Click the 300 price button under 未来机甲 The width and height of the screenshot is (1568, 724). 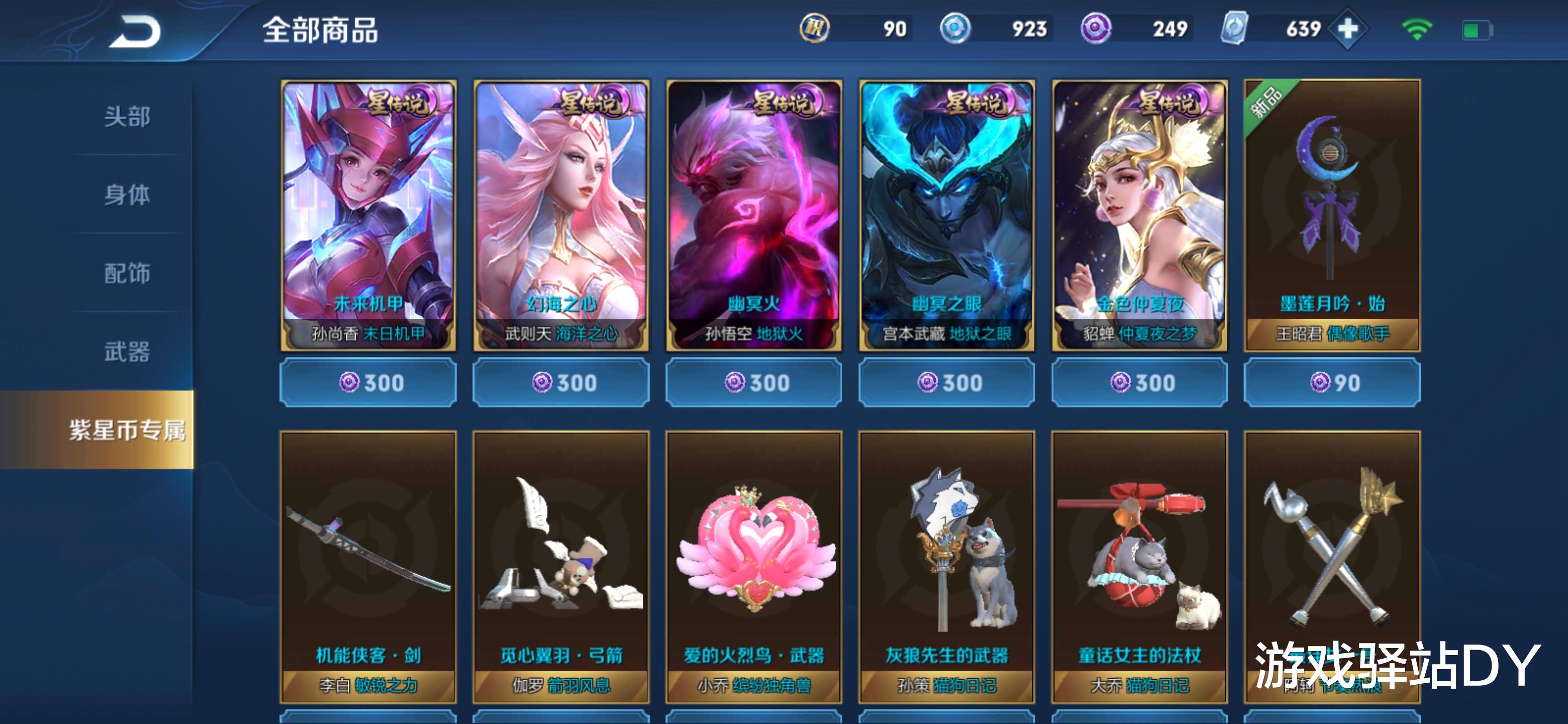(368, 383)
